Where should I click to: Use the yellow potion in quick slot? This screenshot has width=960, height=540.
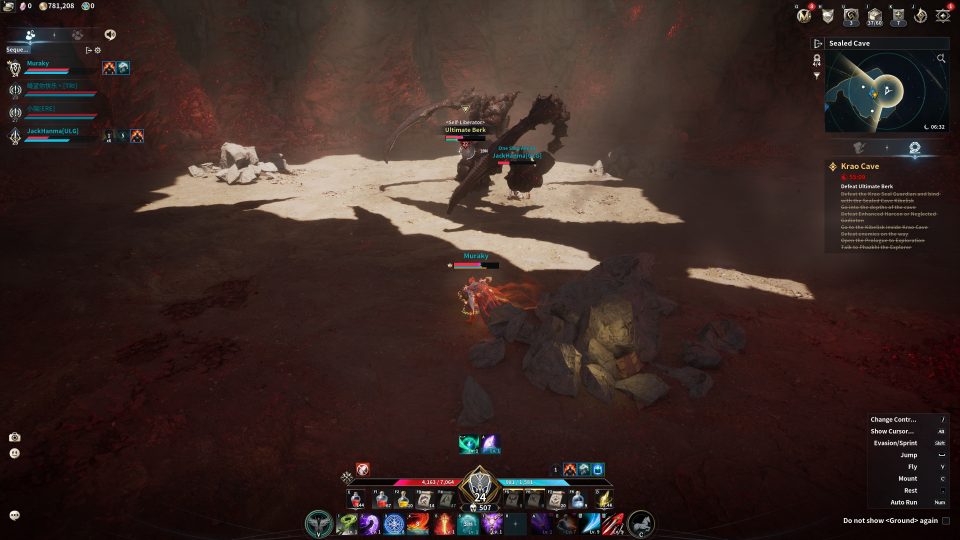[402, 500]
